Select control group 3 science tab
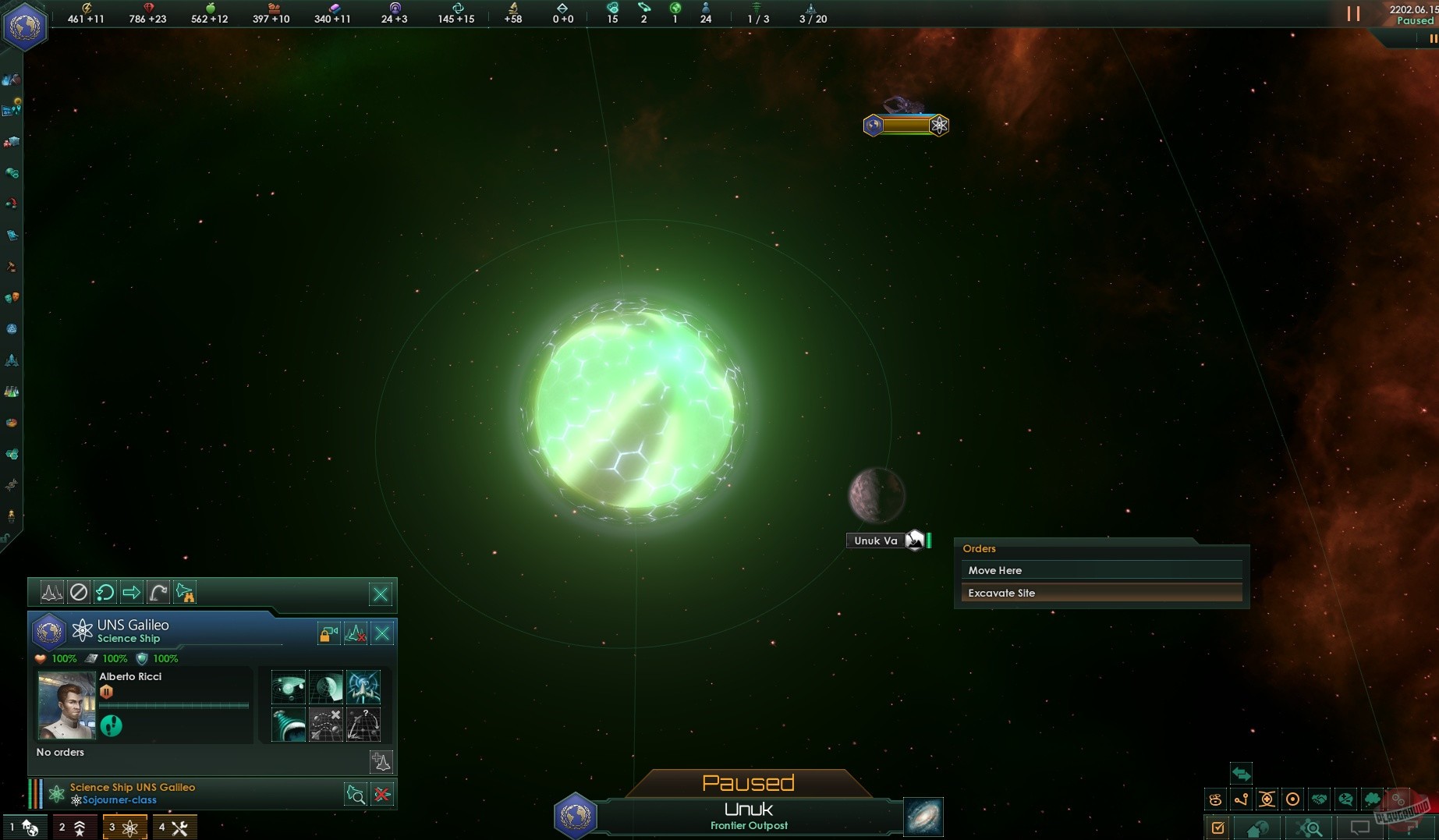Screen dimensions: 1439x840 coord(124,828)
